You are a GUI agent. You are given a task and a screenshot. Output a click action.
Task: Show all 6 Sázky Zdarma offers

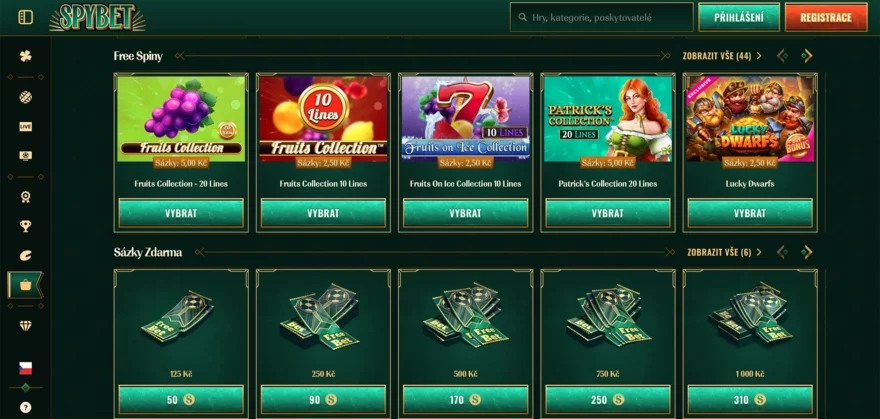click(719, 252)
